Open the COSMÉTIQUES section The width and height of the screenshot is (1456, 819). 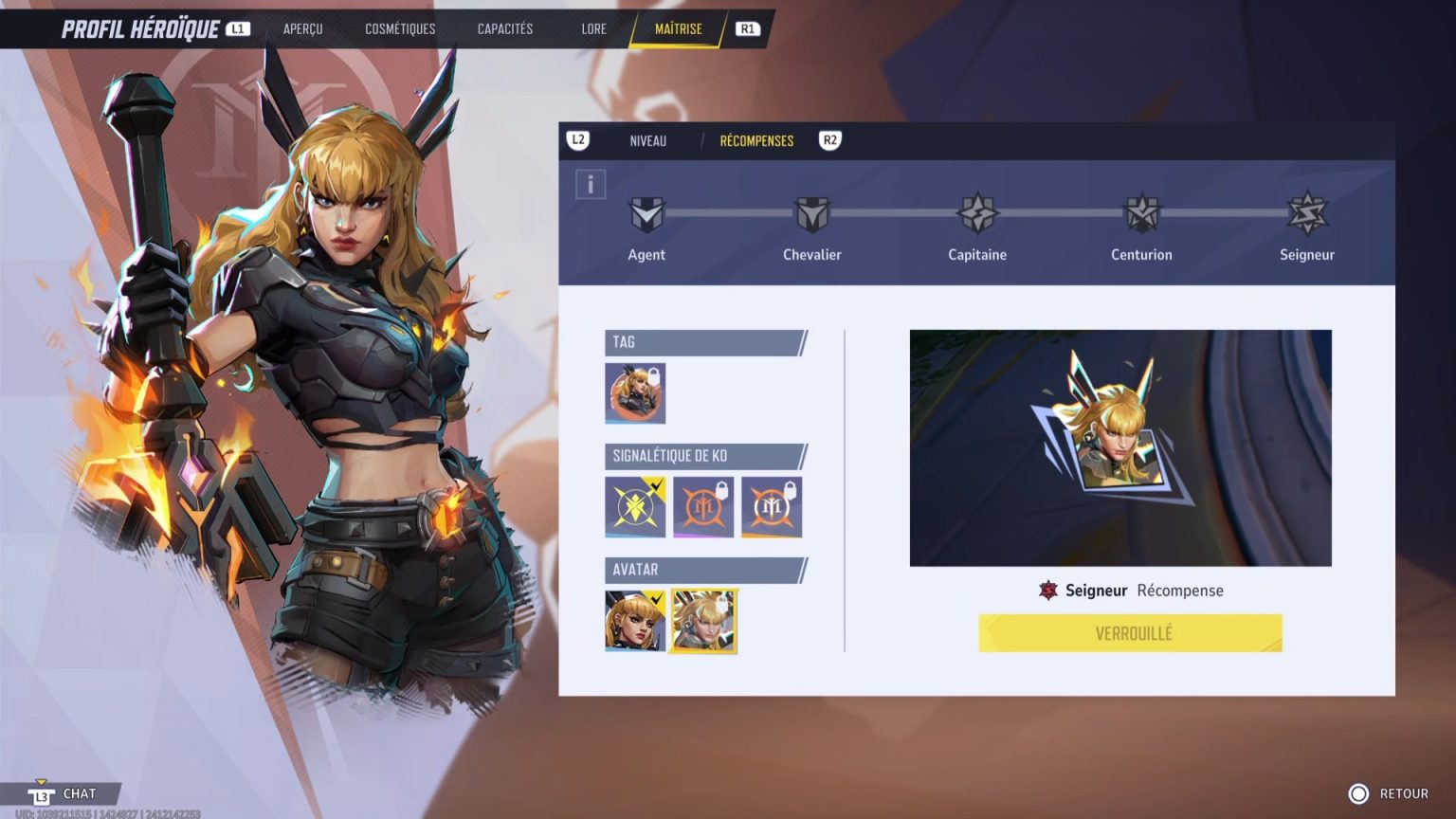coord(399,28)
